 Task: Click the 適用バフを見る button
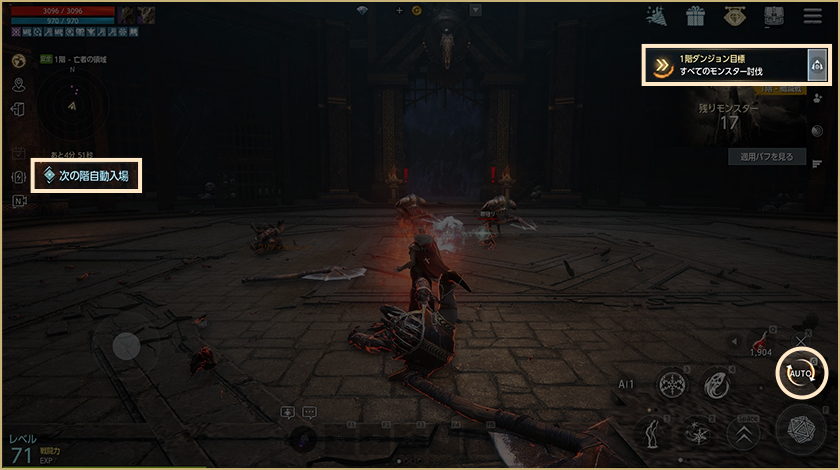coord(766,157)
